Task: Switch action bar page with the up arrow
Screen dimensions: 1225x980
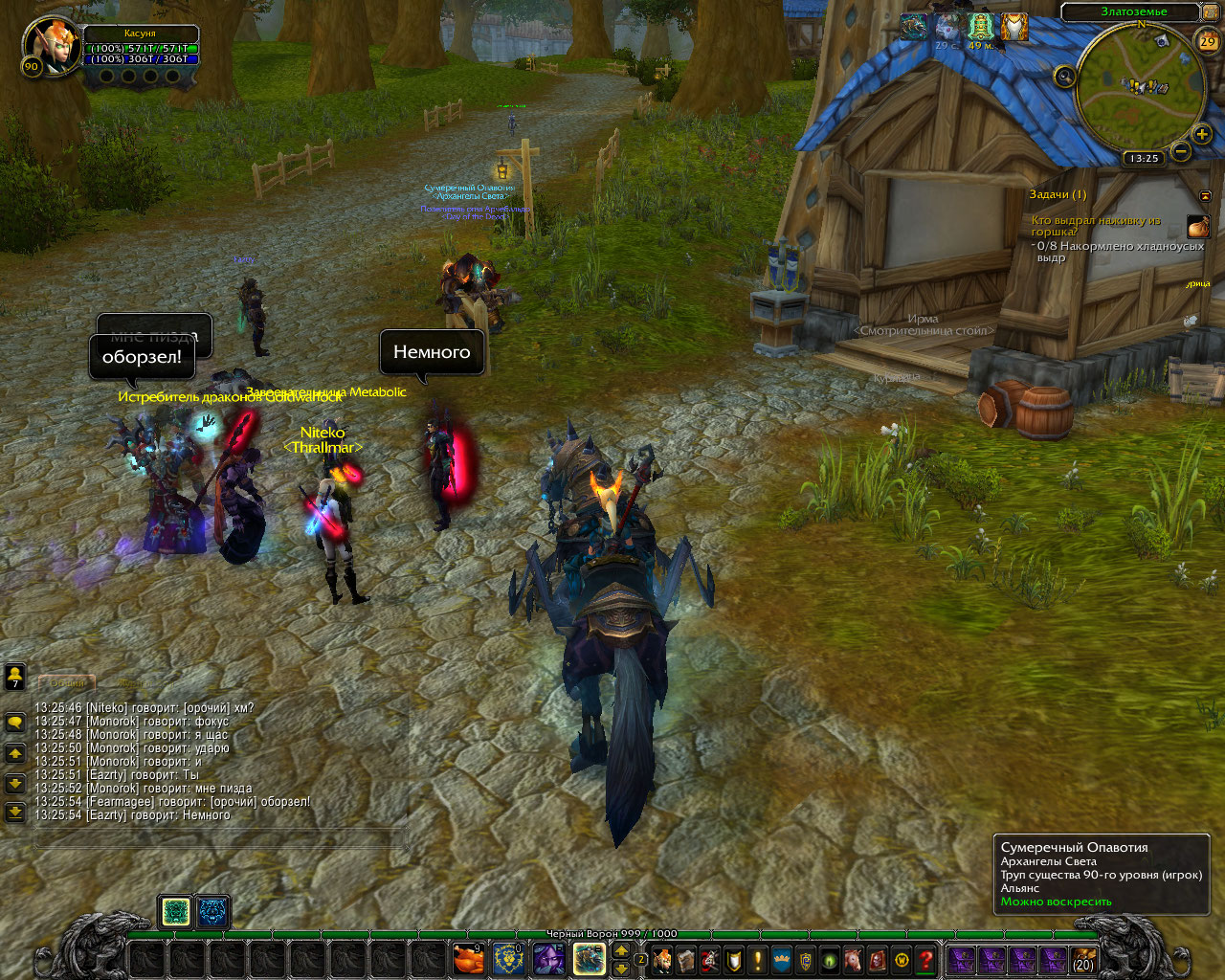Action: 621,949
